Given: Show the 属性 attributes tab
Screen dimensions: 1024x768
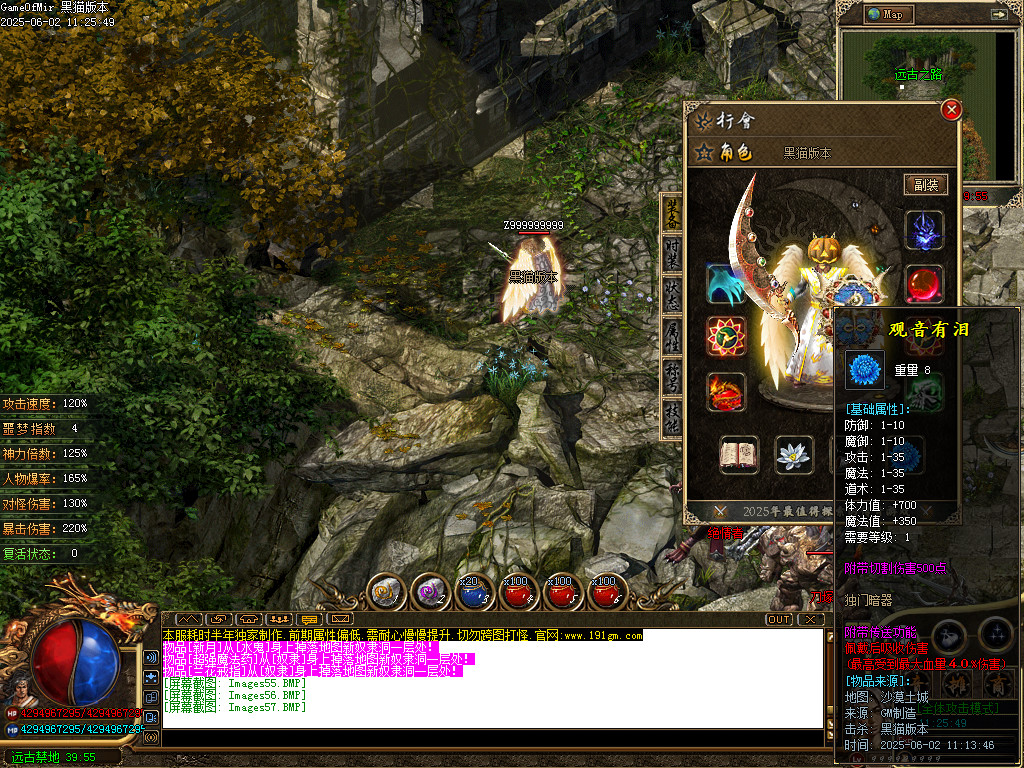Looking at the screenshot, I should click(x=673, y=335).
